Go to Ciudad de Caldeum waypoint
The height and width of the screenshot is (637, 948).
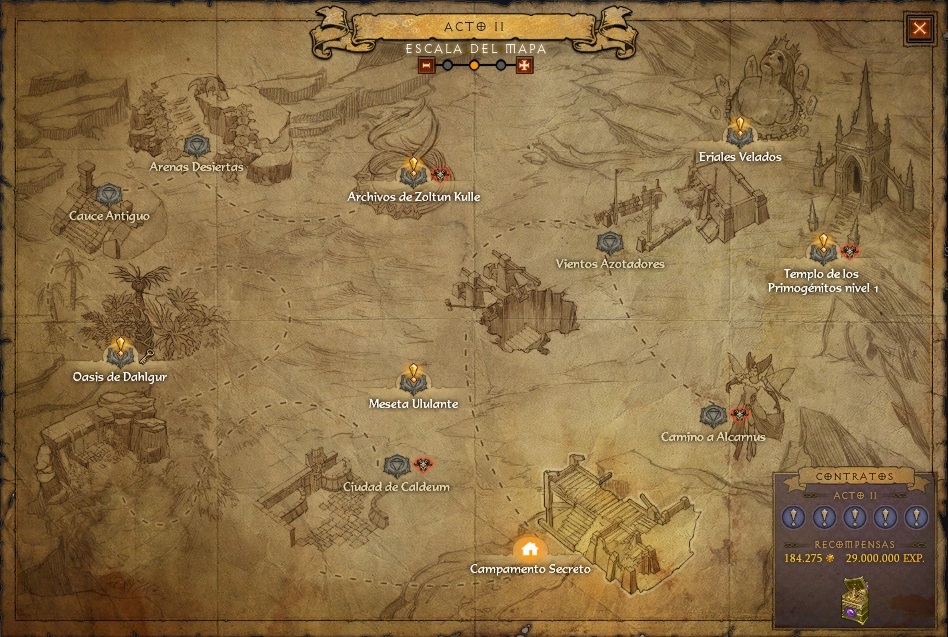(x=396, y=466)
